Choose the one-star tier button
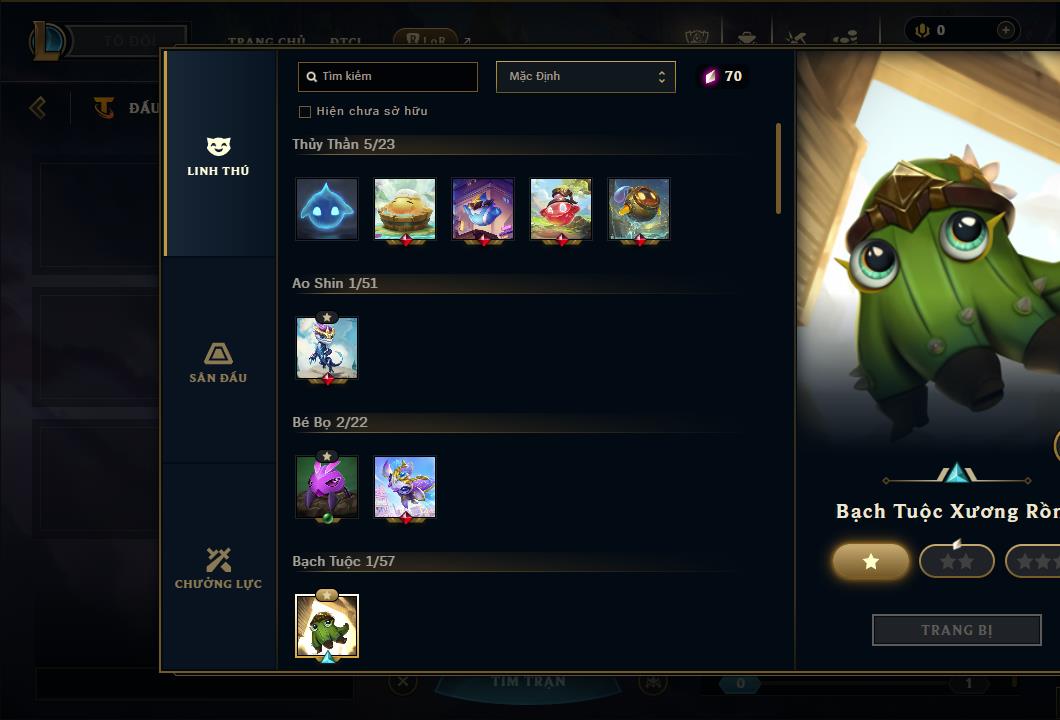 click(871, 562)
